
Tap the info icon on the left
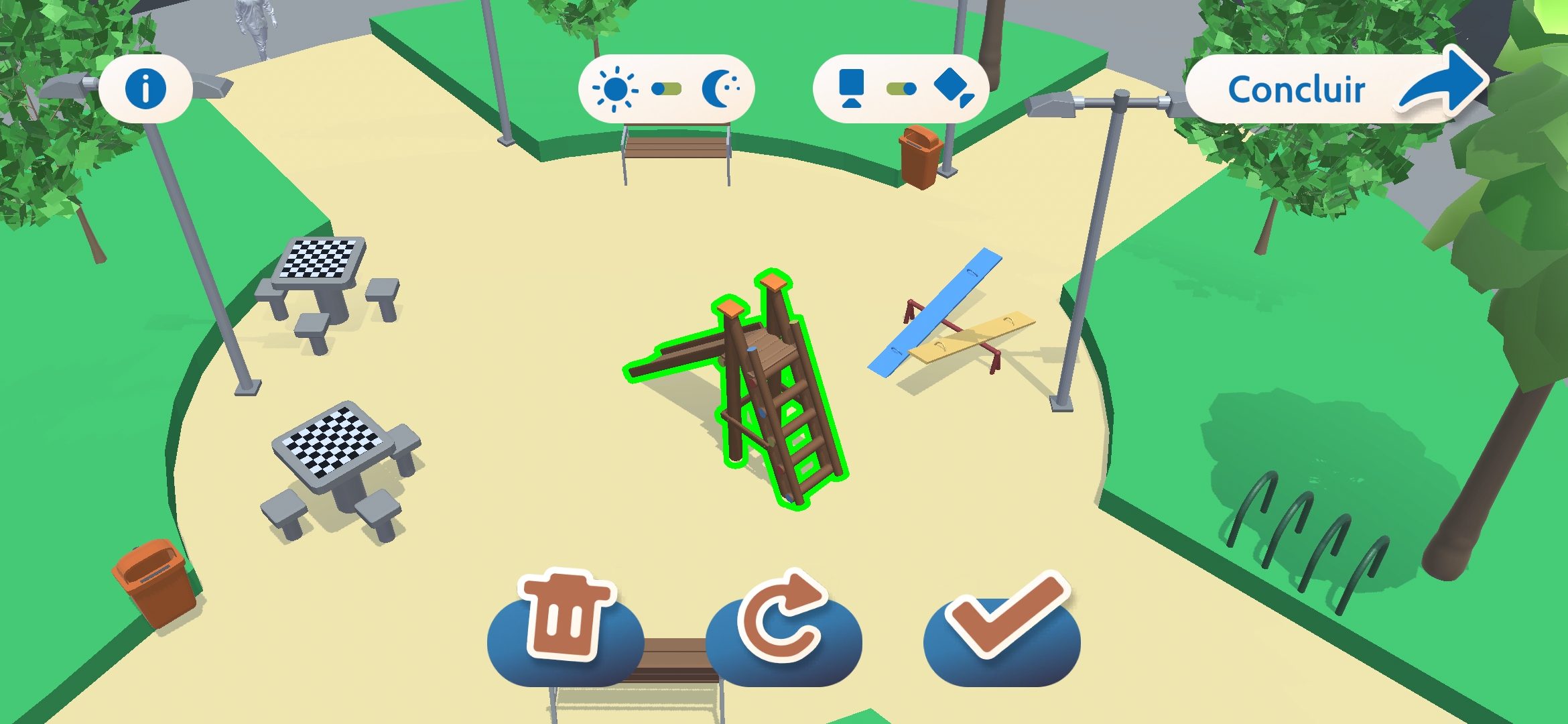(147, 87)
